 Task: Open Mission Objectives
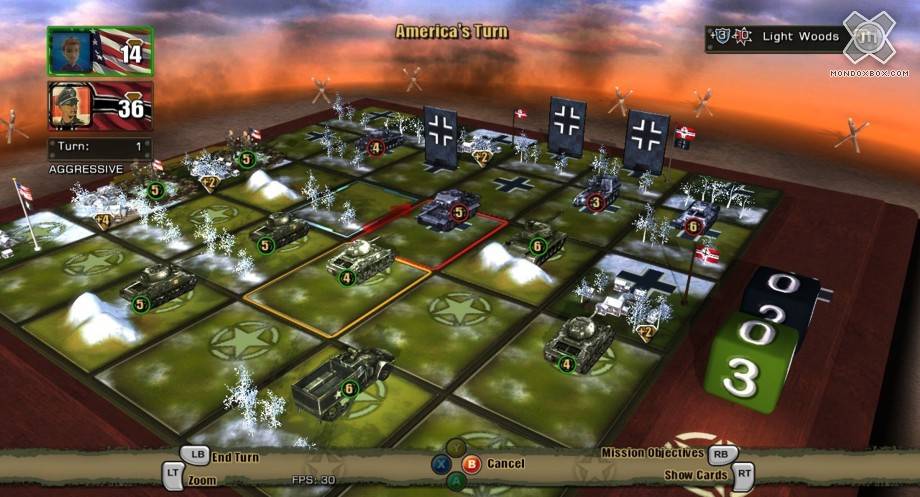[x=652, y=453]
